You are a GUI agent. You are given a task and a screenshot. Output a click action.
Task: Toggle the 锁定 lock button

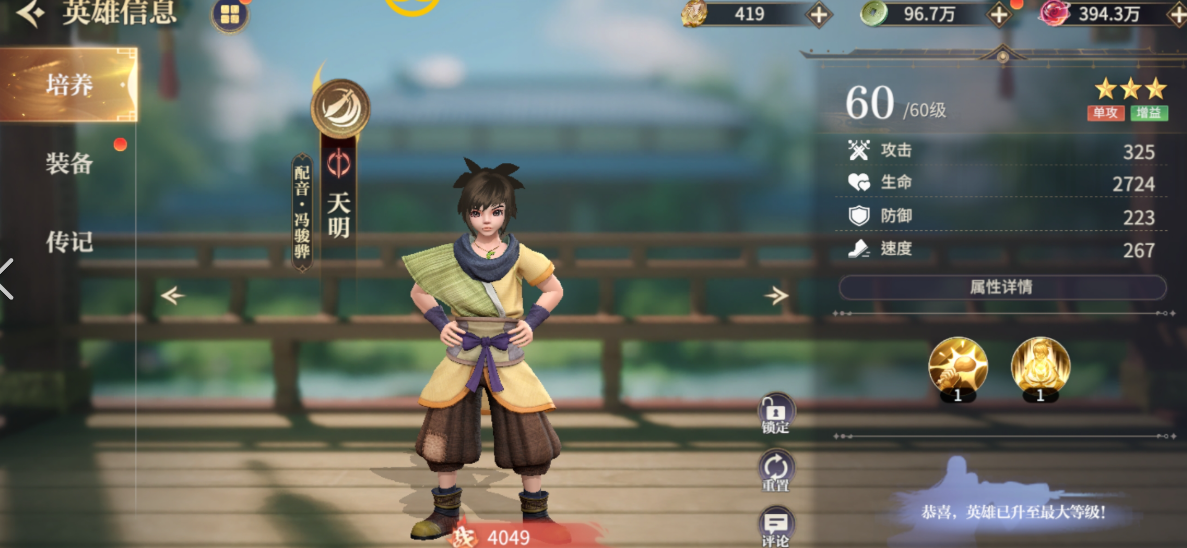[776, 413]
